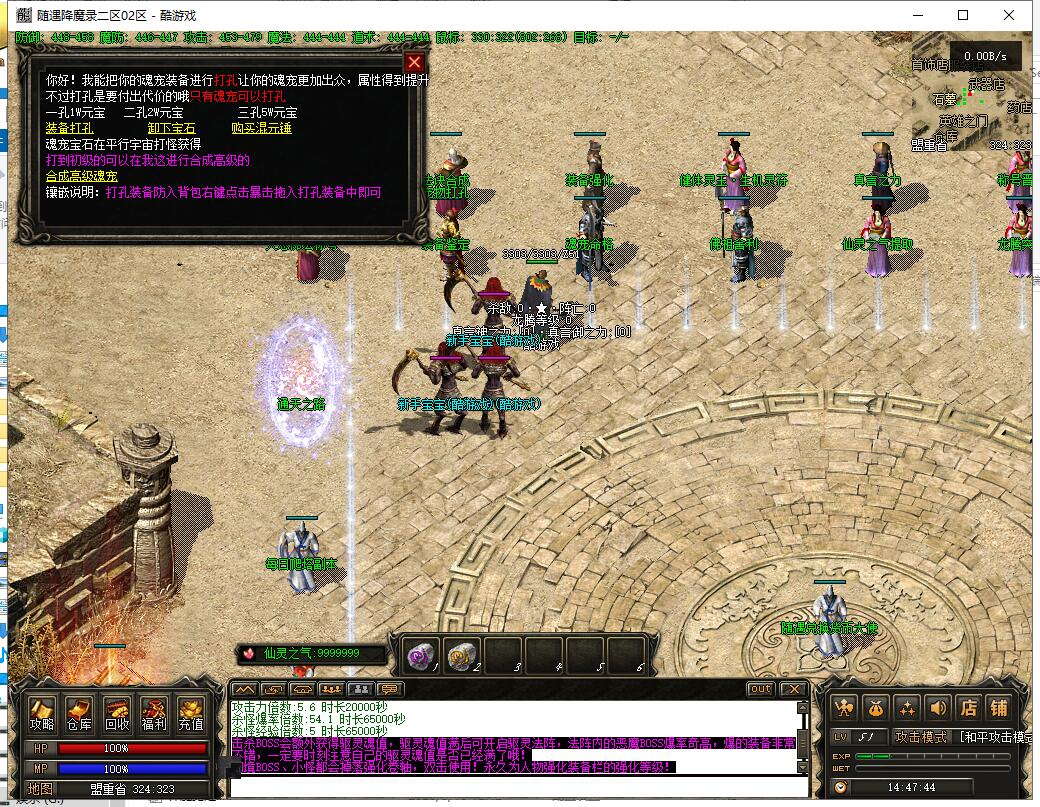
Task: Click the 店 shop button
Action: click(x=968, y=707)
